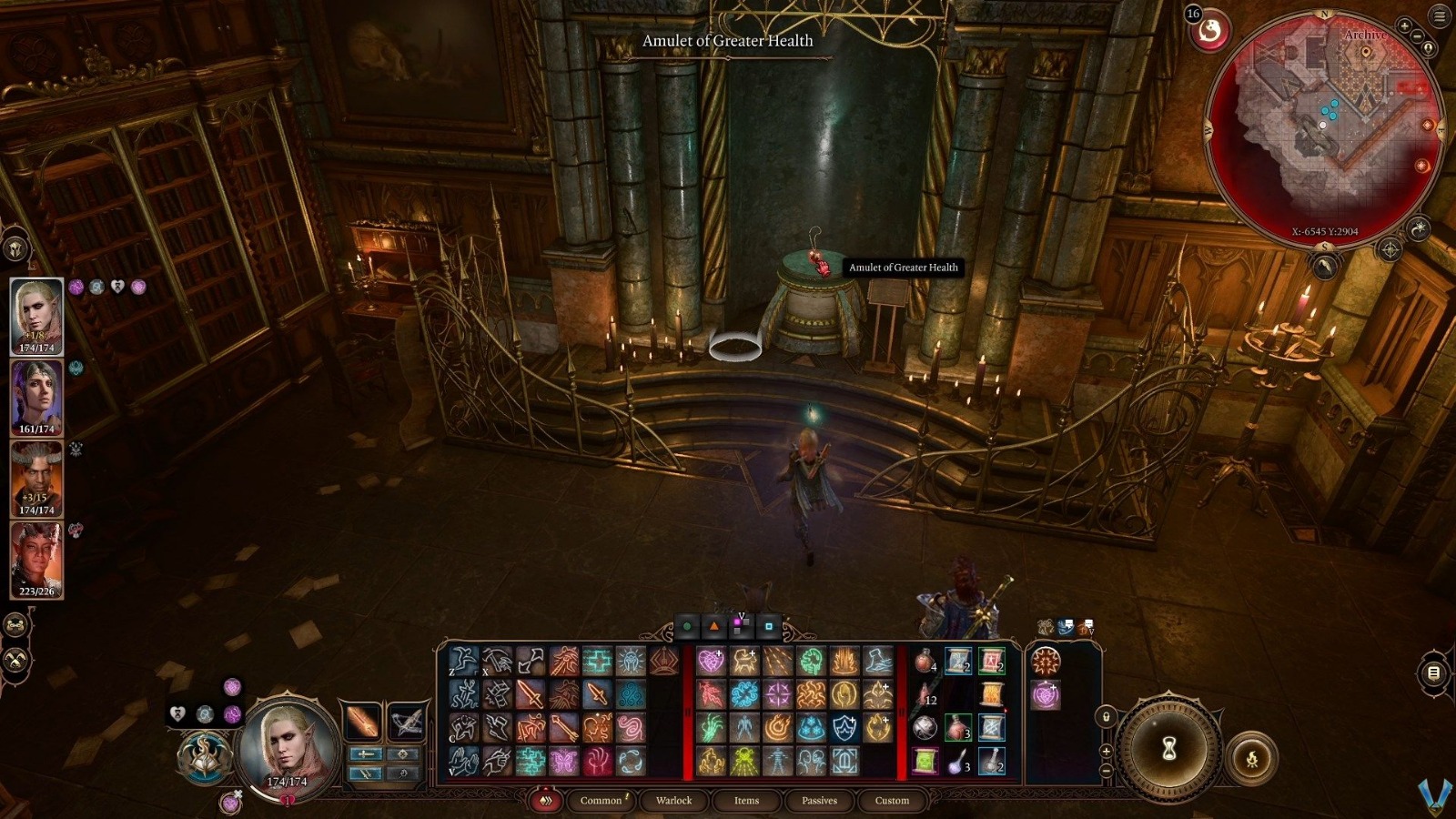The width and height of the screenshot is (1456, 819).
Task: Lock the hotbar with the padlock toggle
Action: point(1106,717)
